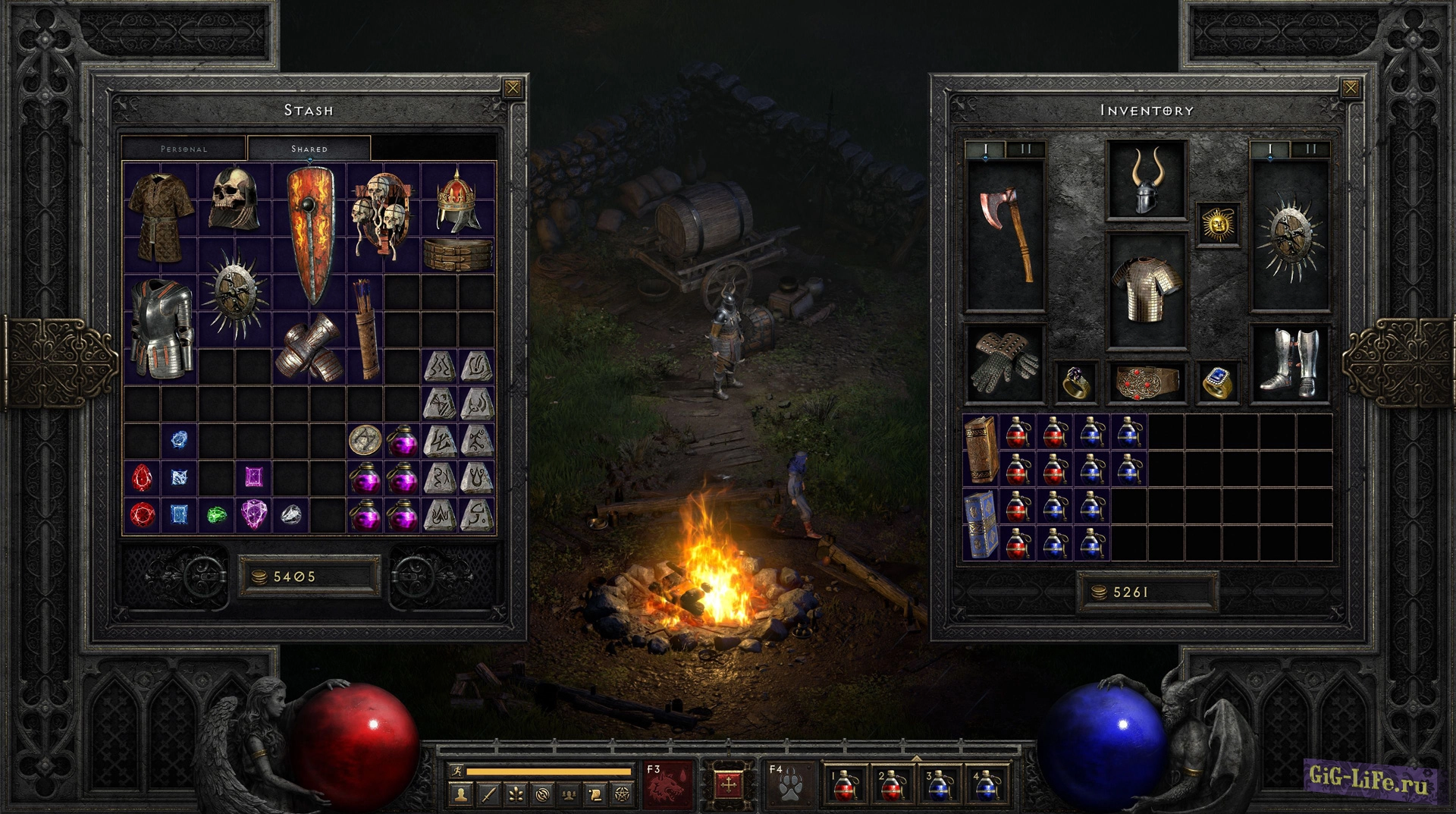
Task: Pick up the flaming kite shield in stash
Action: tap(309, 234)
